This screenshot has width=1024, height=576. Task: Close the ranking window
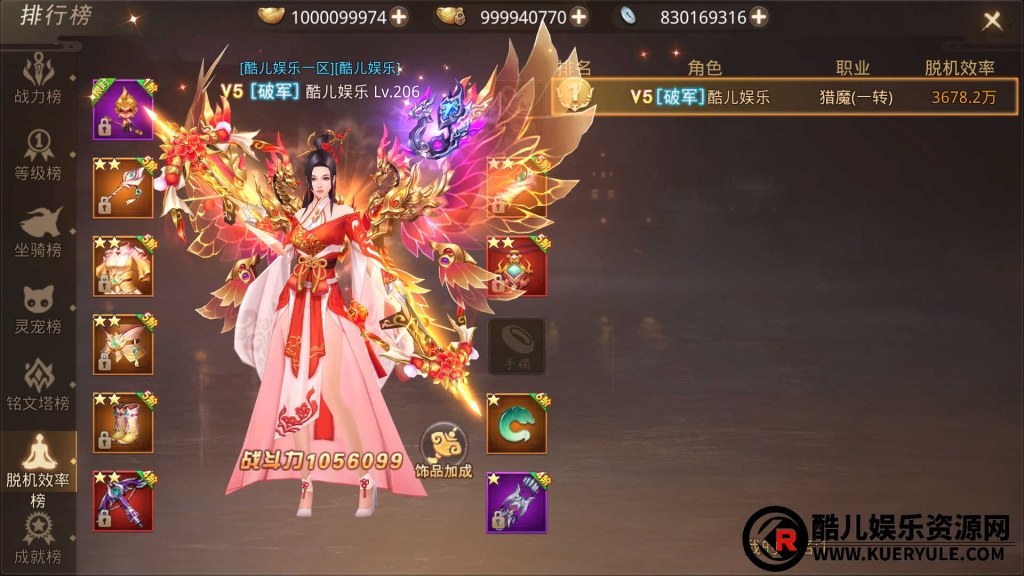coord(992,20)
